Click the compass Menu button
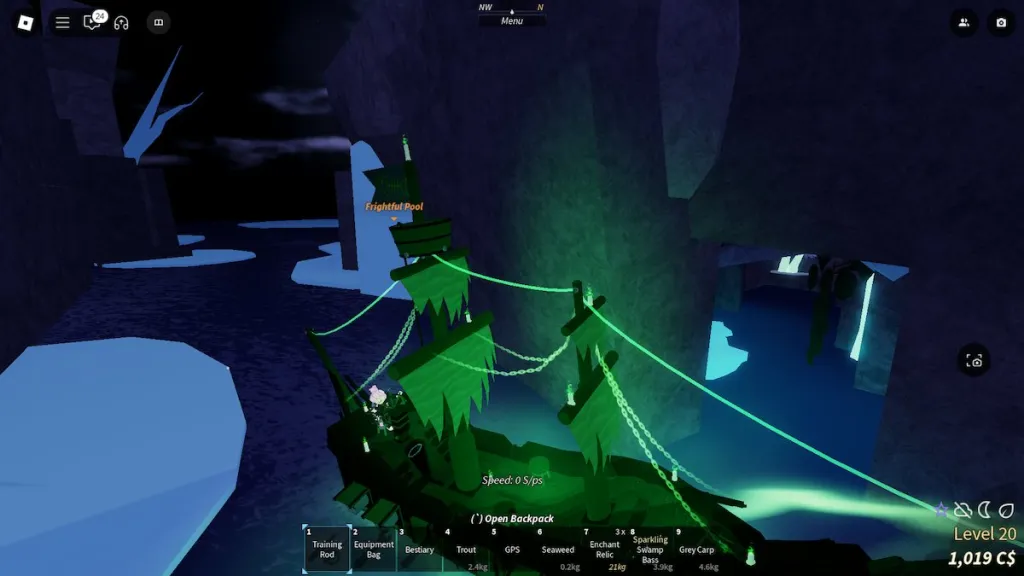 (512, 20)
